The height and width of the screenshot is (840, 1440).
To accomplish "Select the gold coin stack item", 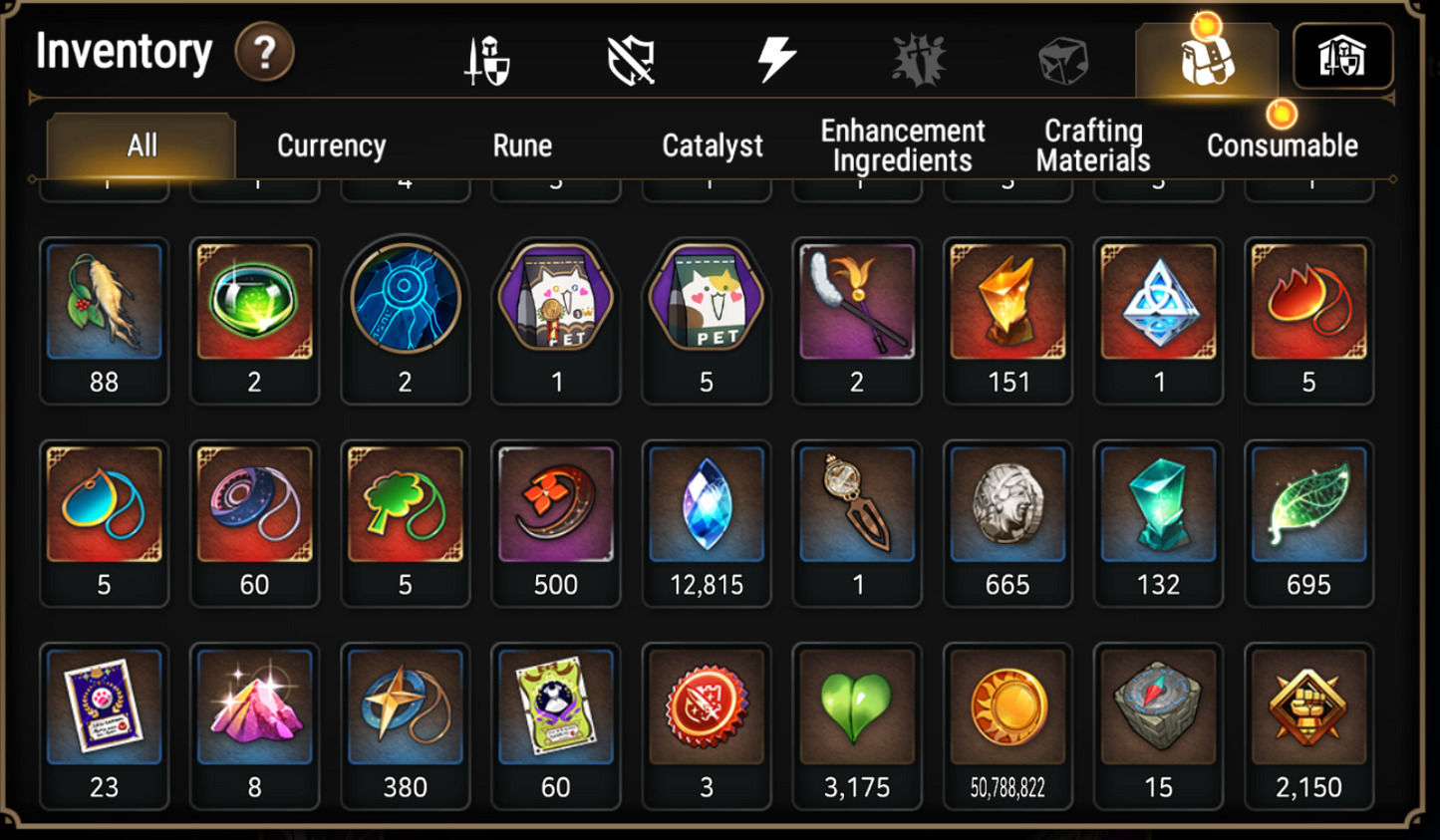I will 1008,707.
